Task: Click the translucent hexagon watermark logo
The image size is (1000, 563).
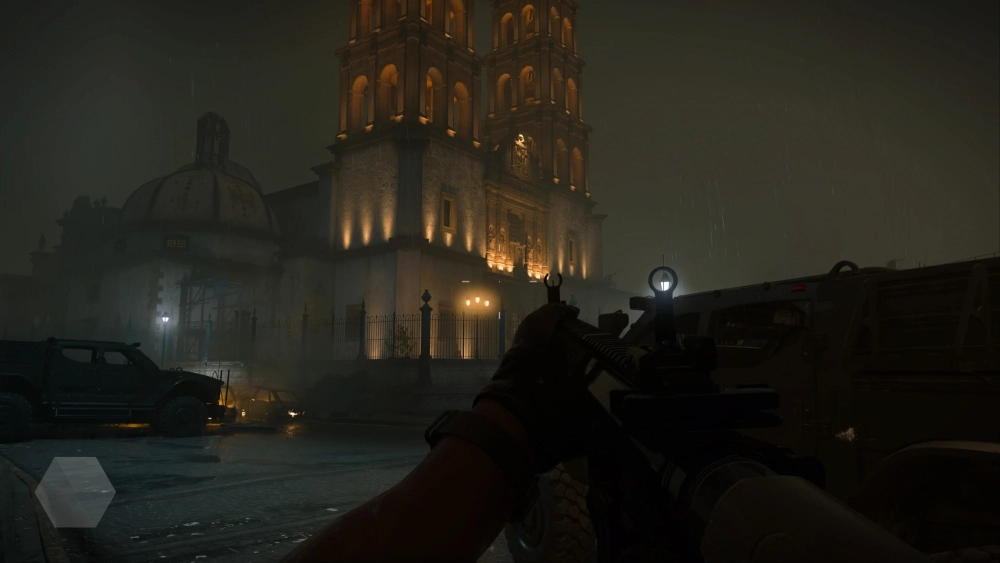Action: click(x=75, y=492)
